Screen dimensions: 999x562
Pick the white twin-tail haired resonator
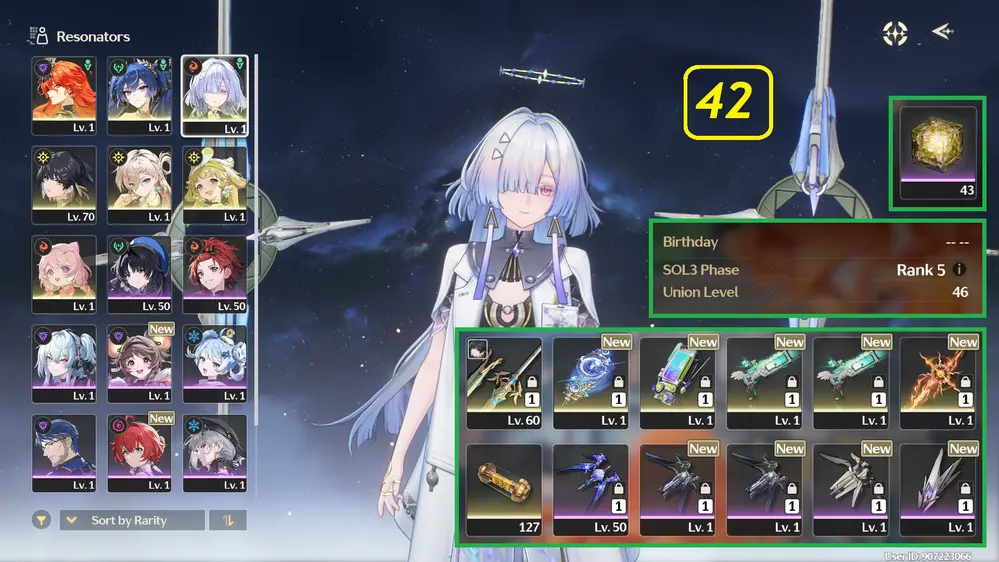point(64,363)
